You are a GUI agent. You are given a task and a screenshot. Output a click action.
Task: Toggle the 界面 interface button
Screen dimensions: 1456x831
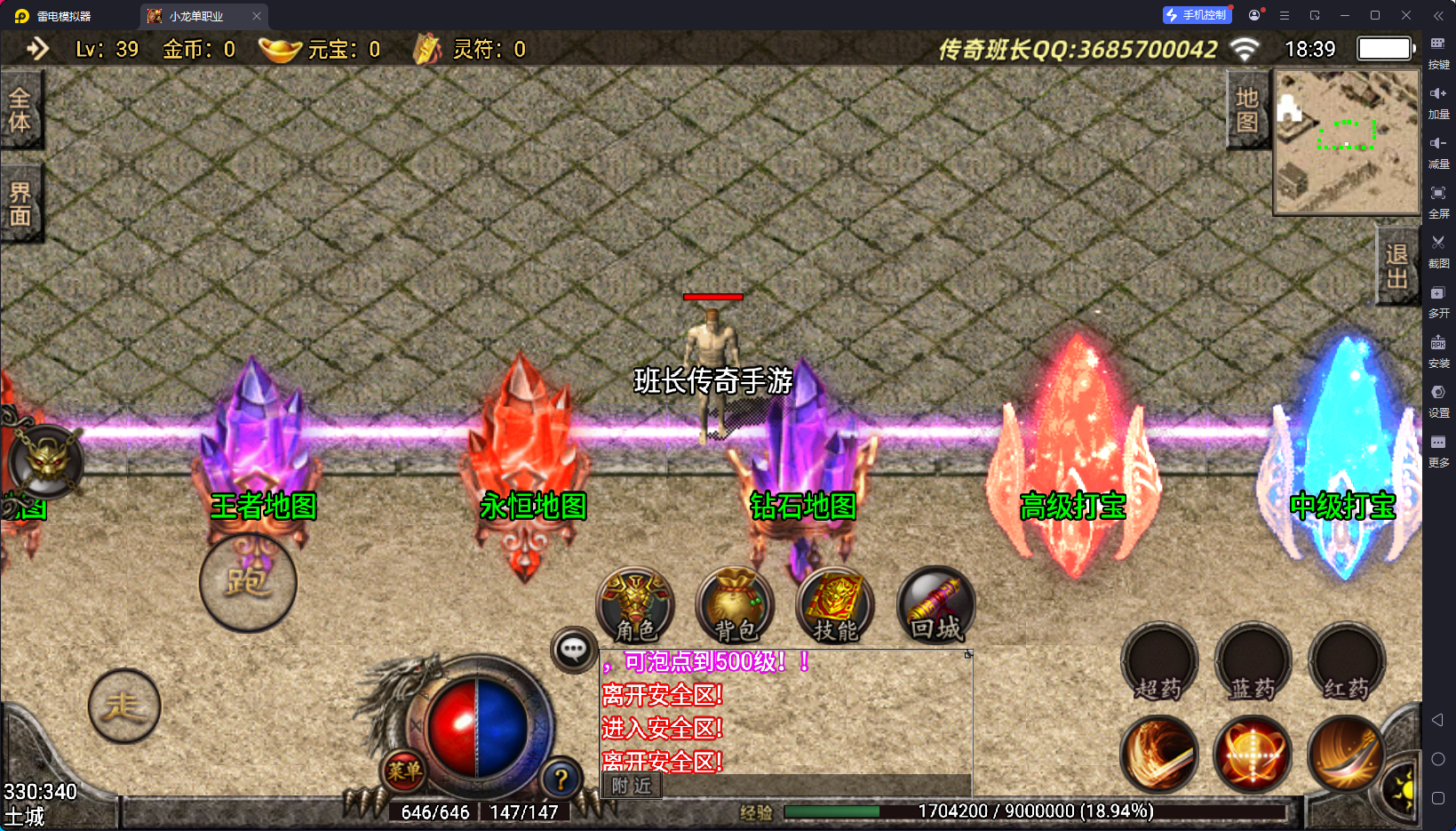point(20,204)
